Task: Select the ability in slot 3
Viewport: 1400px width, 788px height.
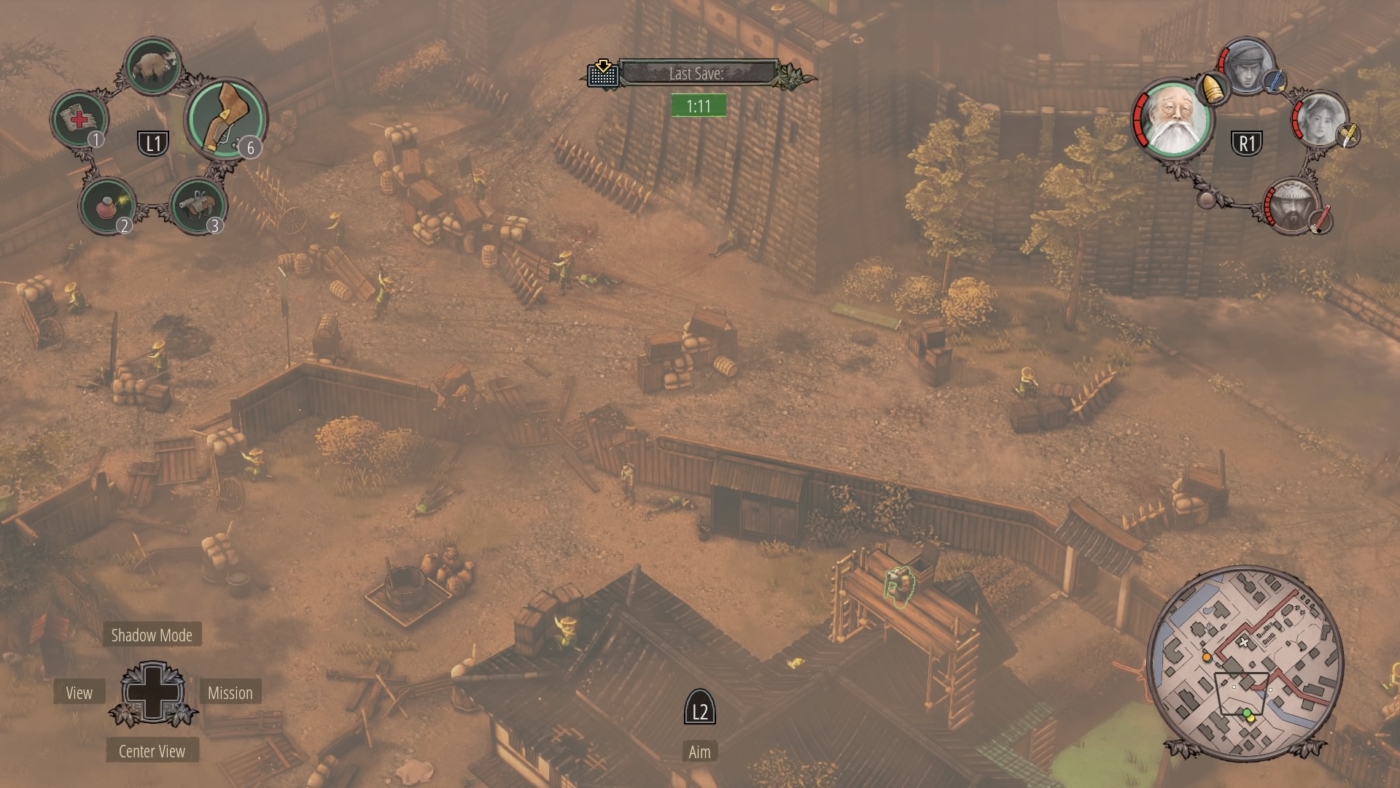Action: [x=198, y=205]
